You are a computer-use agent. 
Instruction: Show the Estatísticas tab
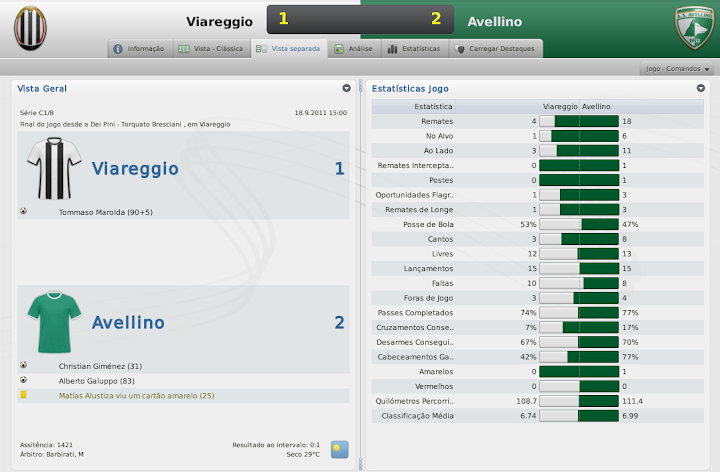click(407, 48)
